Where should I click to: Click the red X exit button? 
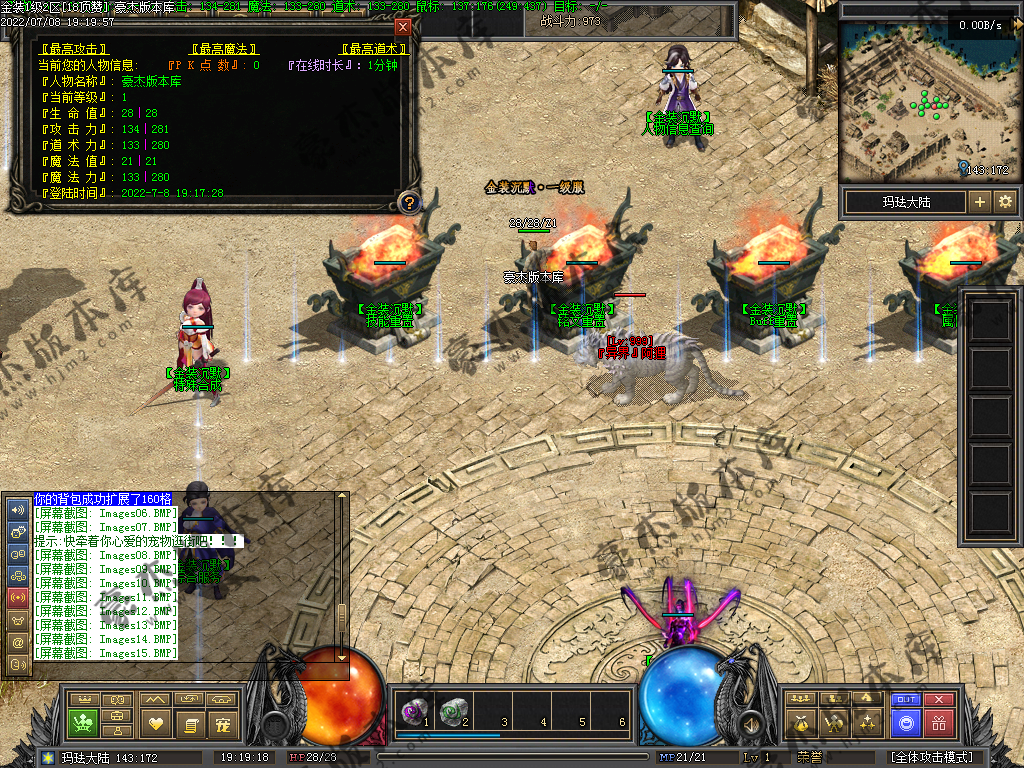click(x=938, y=700)
